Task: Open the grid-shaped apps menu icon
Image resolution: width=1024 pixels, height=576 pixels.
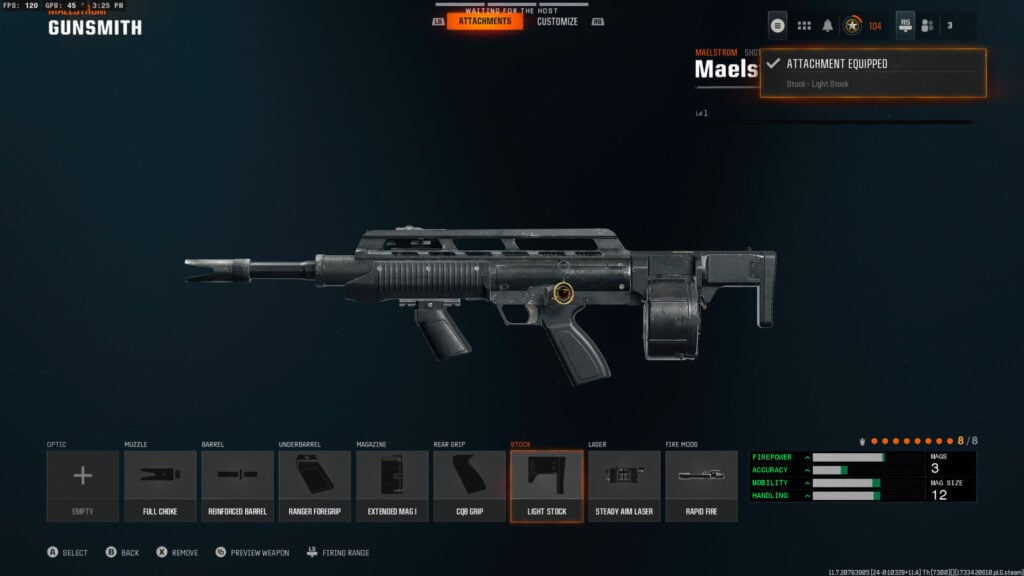Action: point(804,25)
